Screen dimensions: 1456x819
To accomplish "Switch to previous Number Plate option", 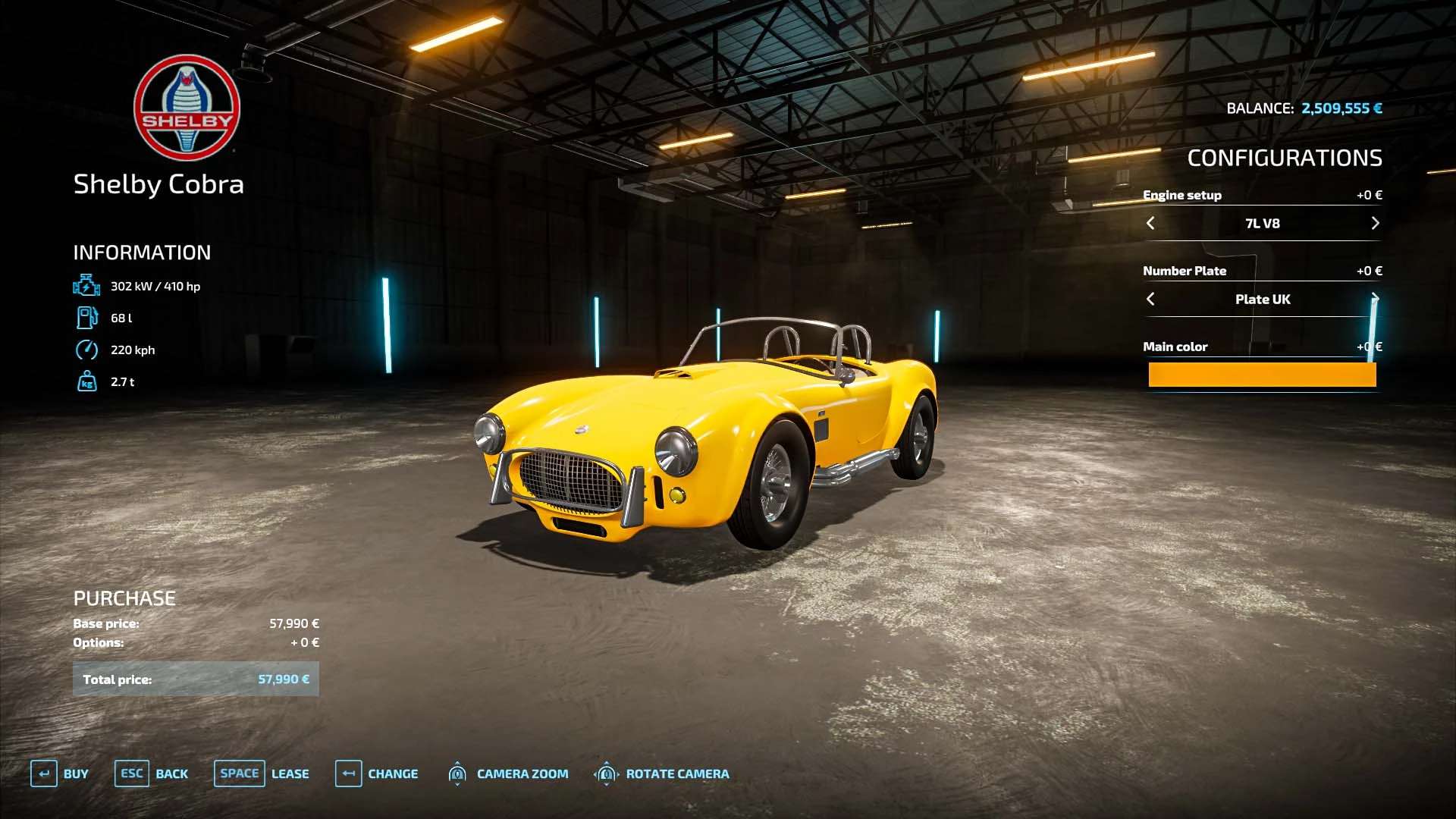I will click(x=1150, y=299).
